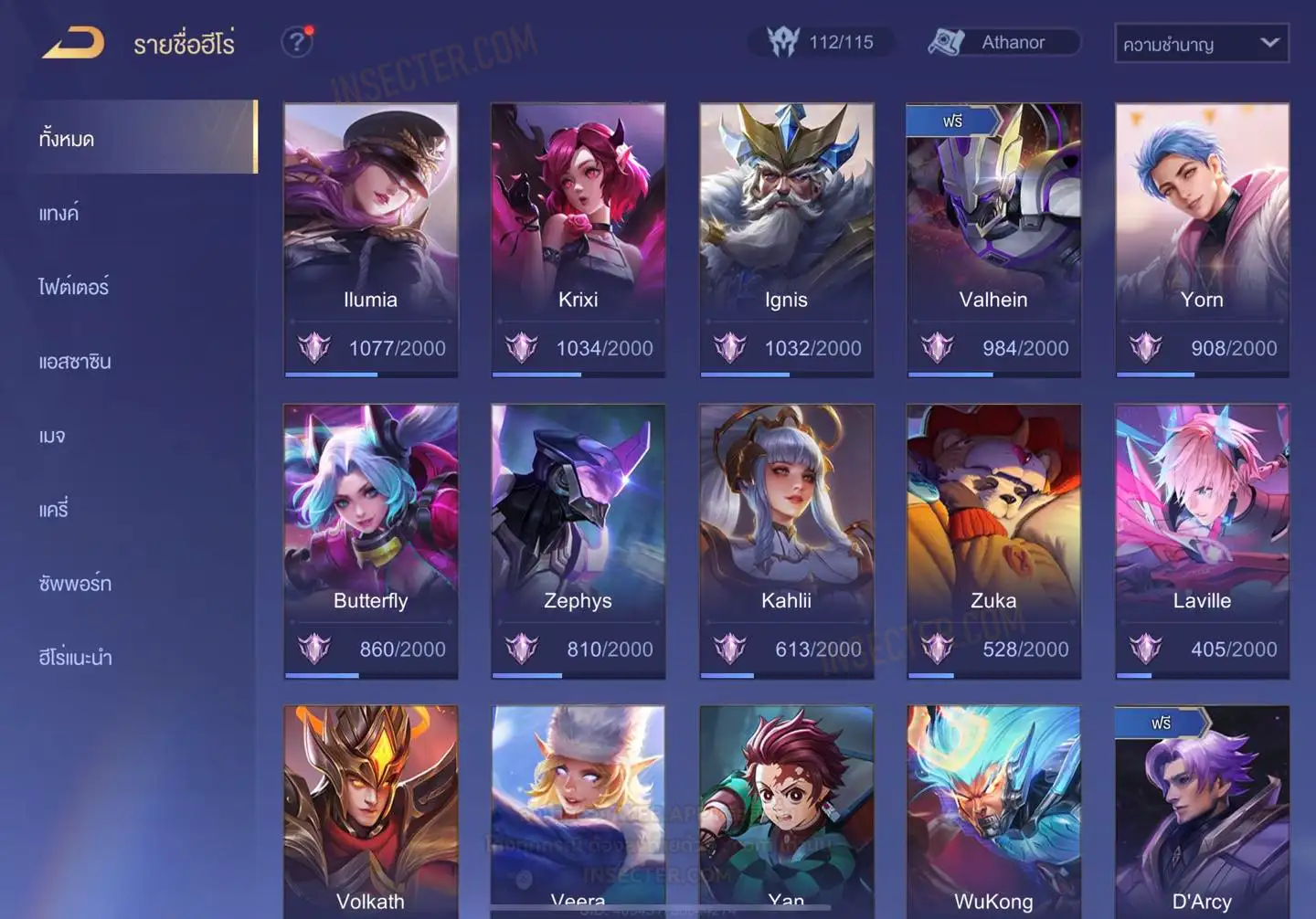Click the Athanor button
Screen dimensions: 1316x919
[x=1003, y=42]
